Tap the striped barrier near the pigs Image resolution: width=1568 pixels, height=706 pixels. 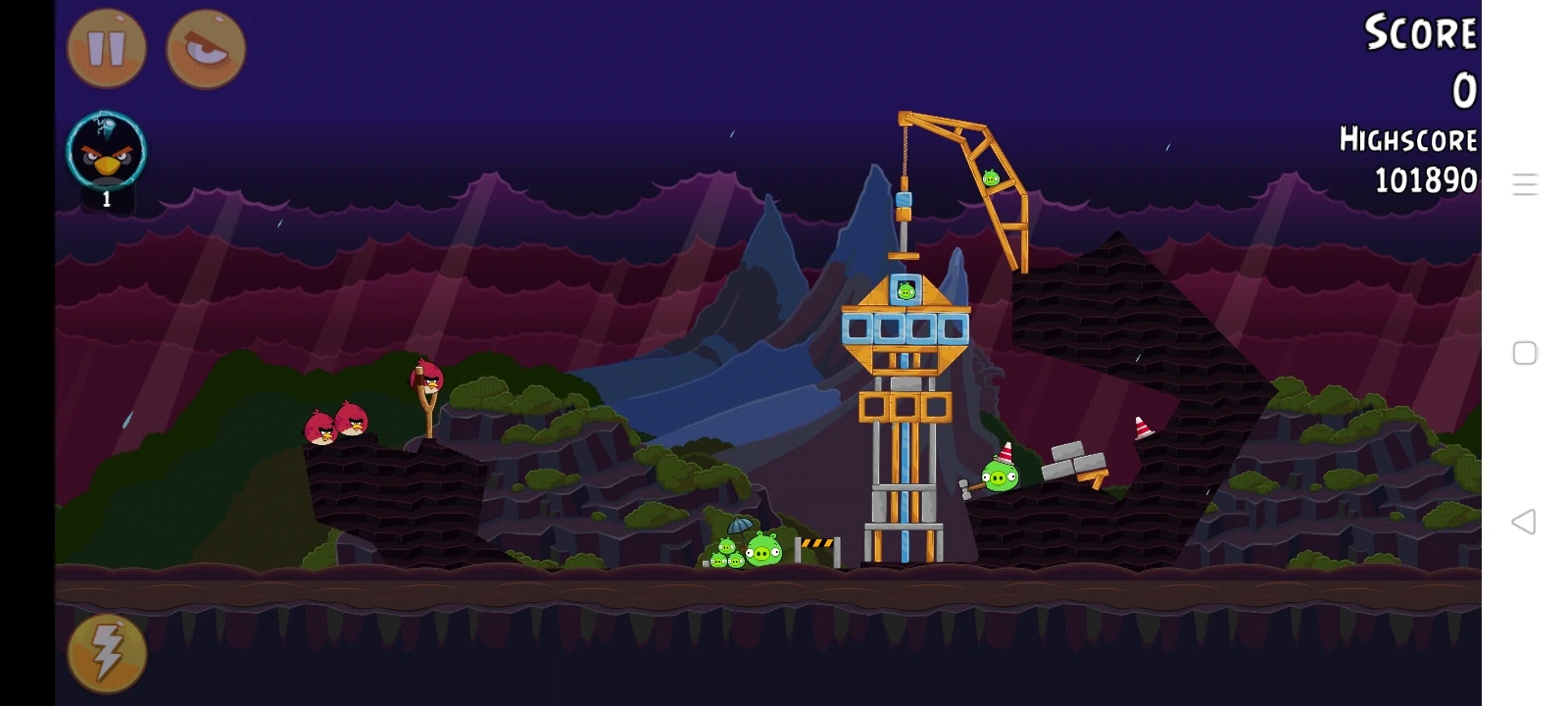(816, 544)
